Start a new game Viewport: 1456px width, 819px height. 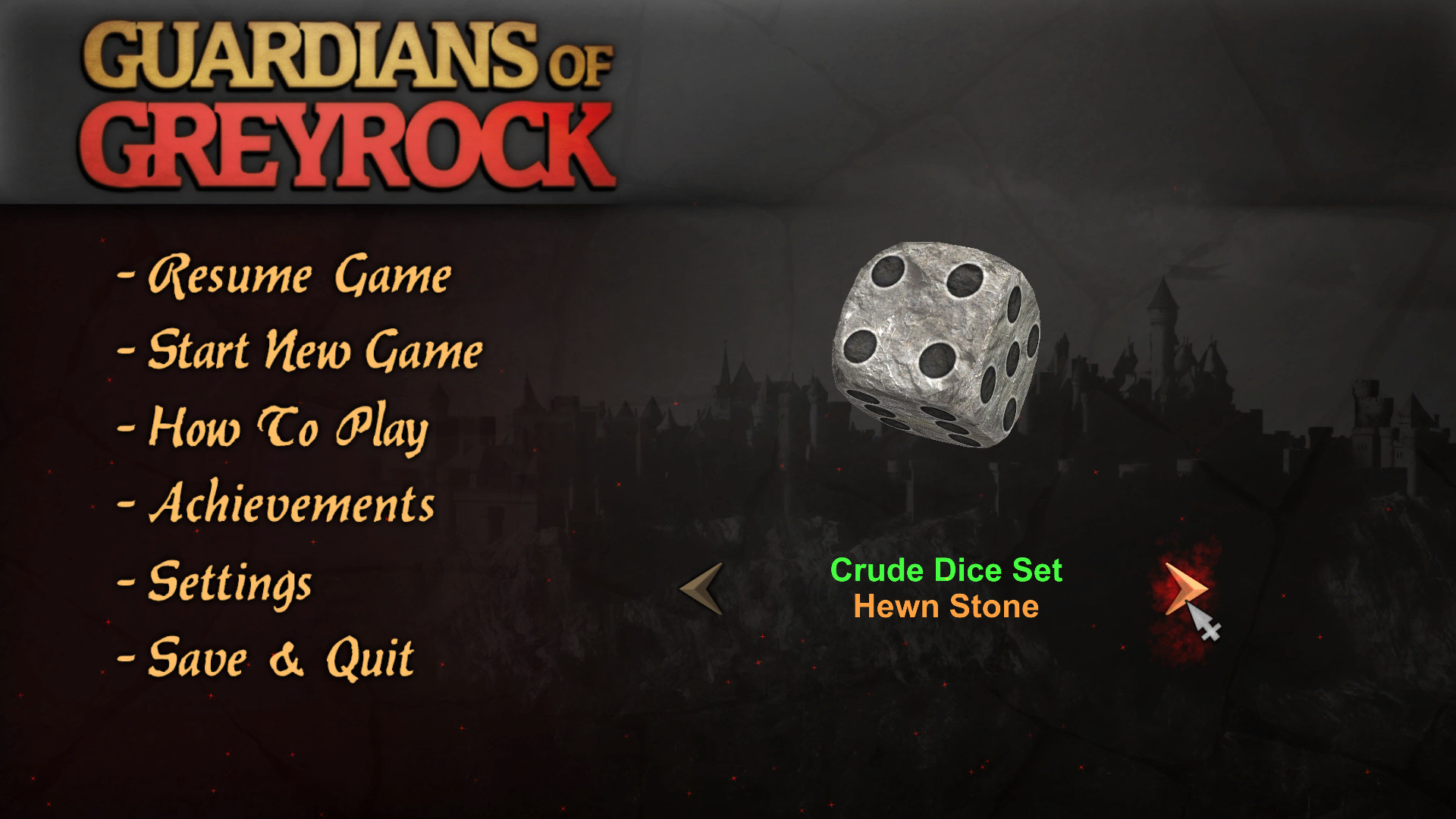pos(315,353)
